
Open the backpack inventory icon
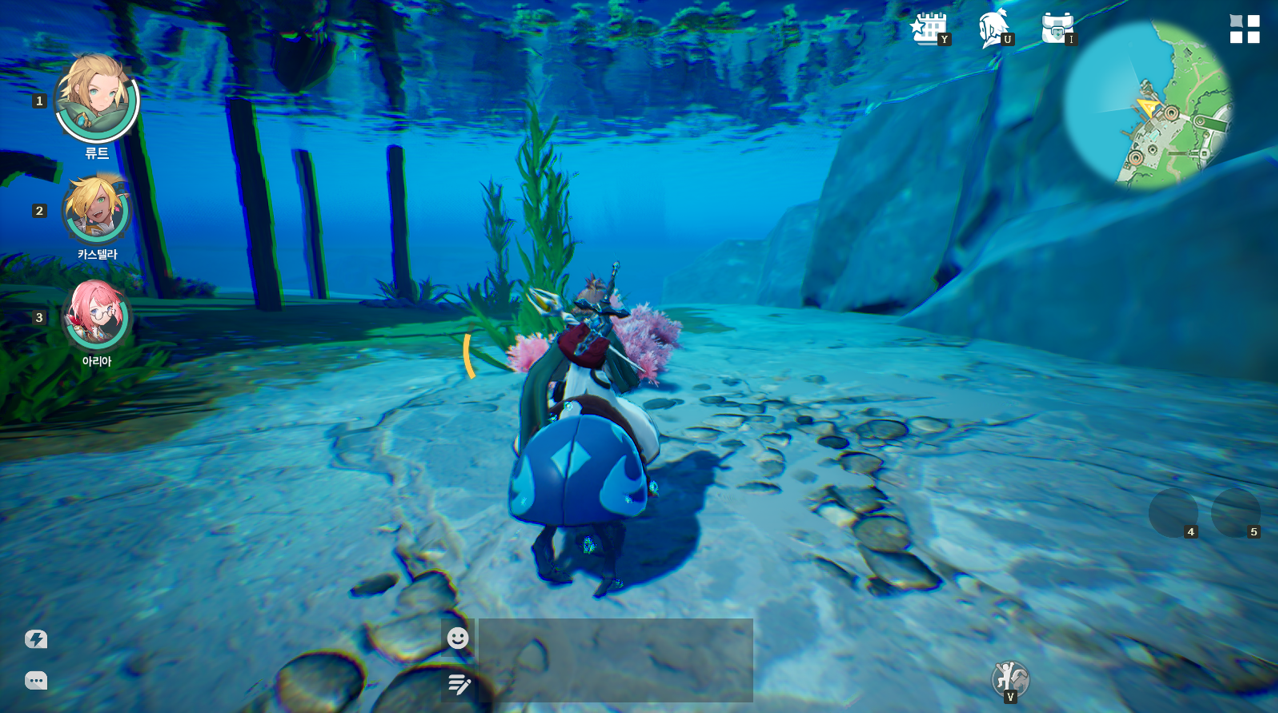coord(1057,28)
